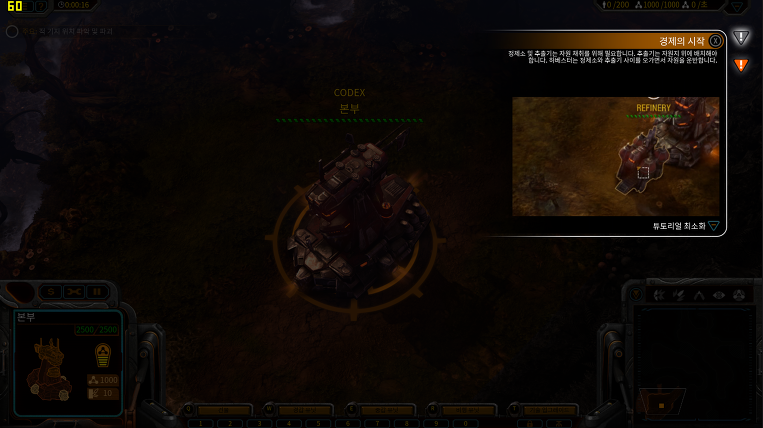Open the top-right dropdown menu button
Image resolution: width=763 pixels, height=428 pixels.
tap(737, 6)
